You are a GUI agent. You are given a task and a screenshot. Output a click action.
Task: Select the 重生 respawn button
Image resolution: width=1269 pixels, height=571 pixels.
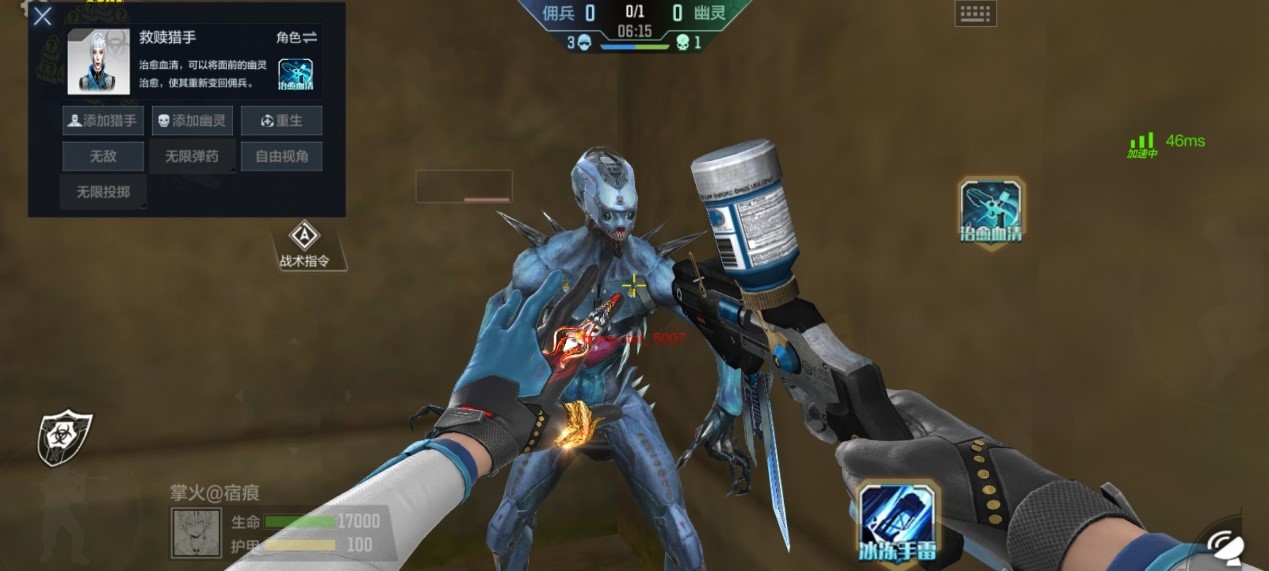click(281, 121)
